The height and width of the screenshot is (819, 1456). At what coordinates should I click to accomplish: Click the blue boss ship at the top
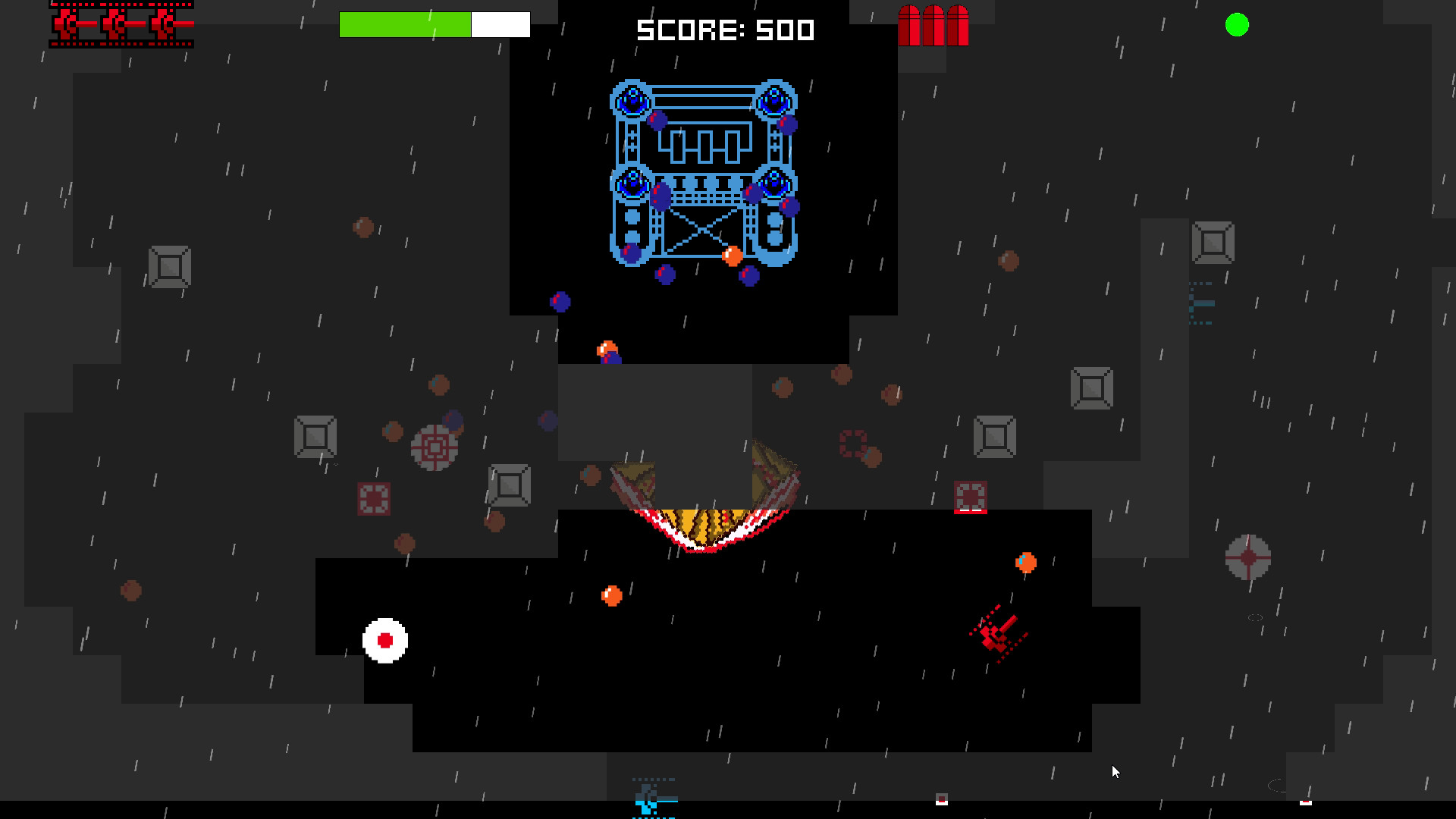tap(701, 171)
